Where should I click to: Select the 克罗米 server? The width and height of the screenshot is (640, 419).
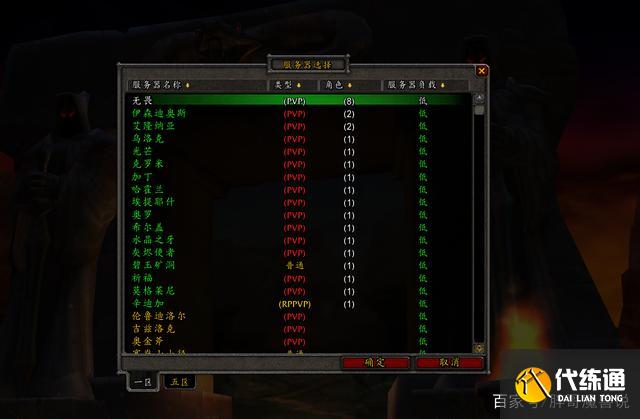295,164
